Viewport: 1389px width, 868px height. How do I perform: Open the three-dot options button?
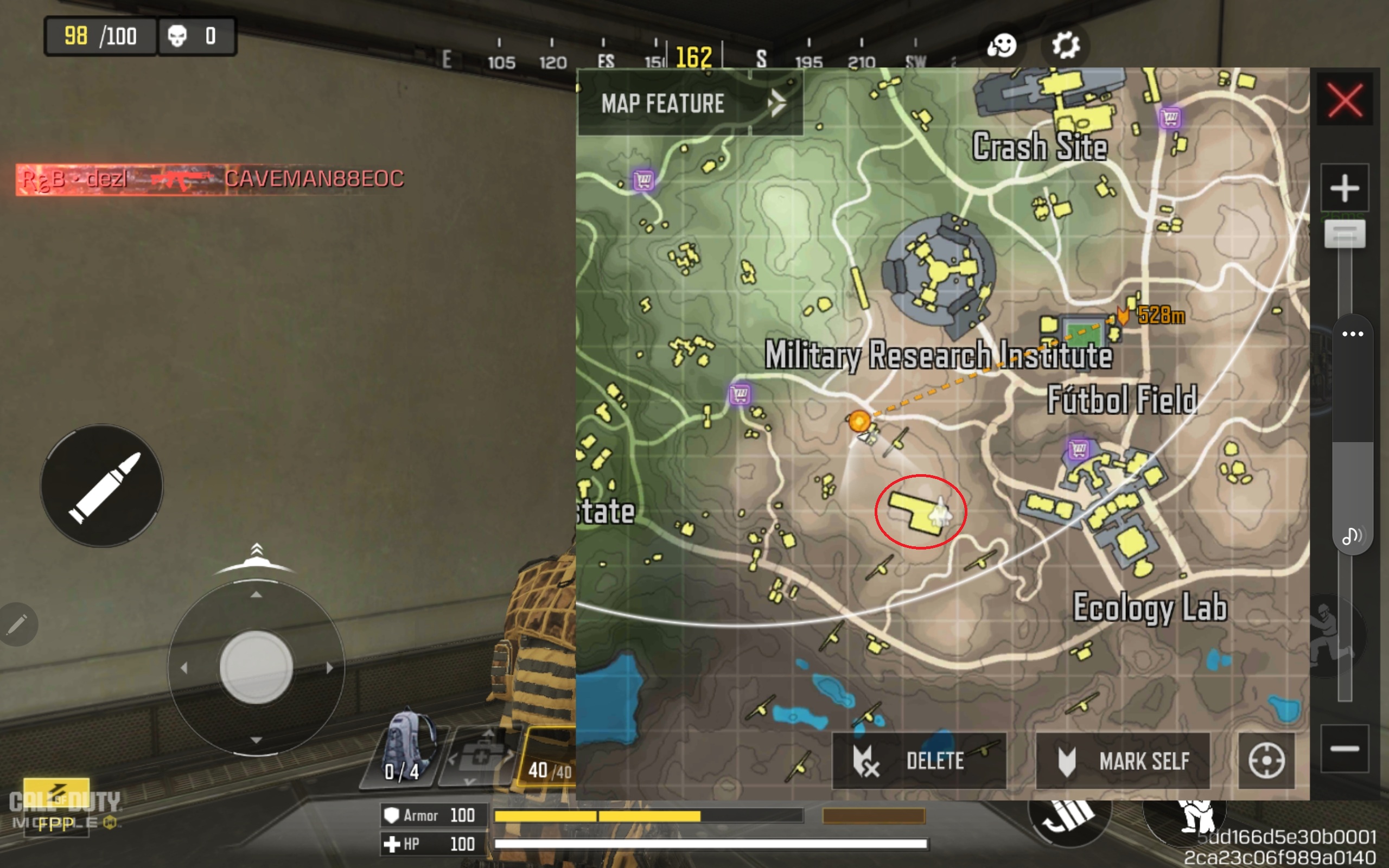click(x=1352, y=334)
